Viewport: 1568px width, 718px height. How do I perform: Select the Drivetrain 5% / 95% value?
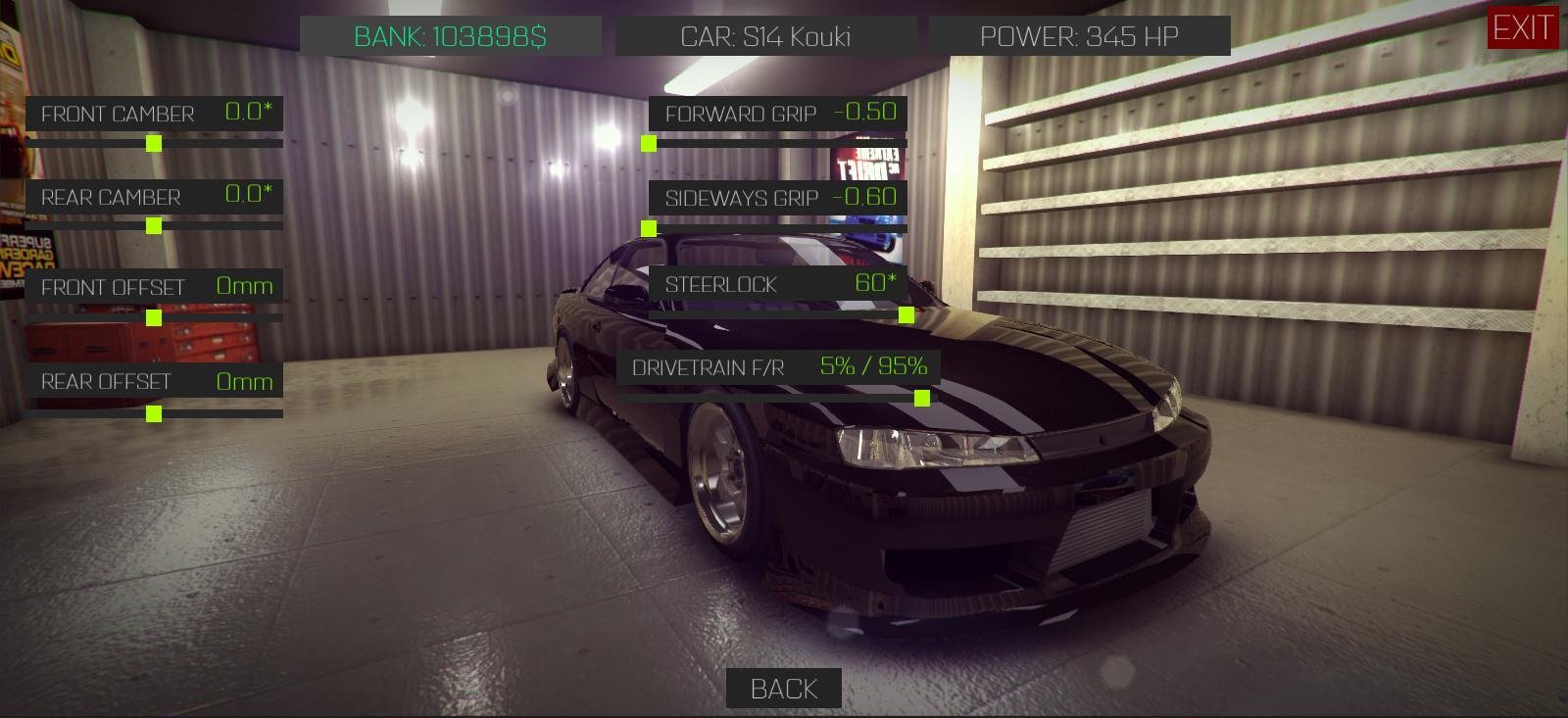tap(873, 366)
